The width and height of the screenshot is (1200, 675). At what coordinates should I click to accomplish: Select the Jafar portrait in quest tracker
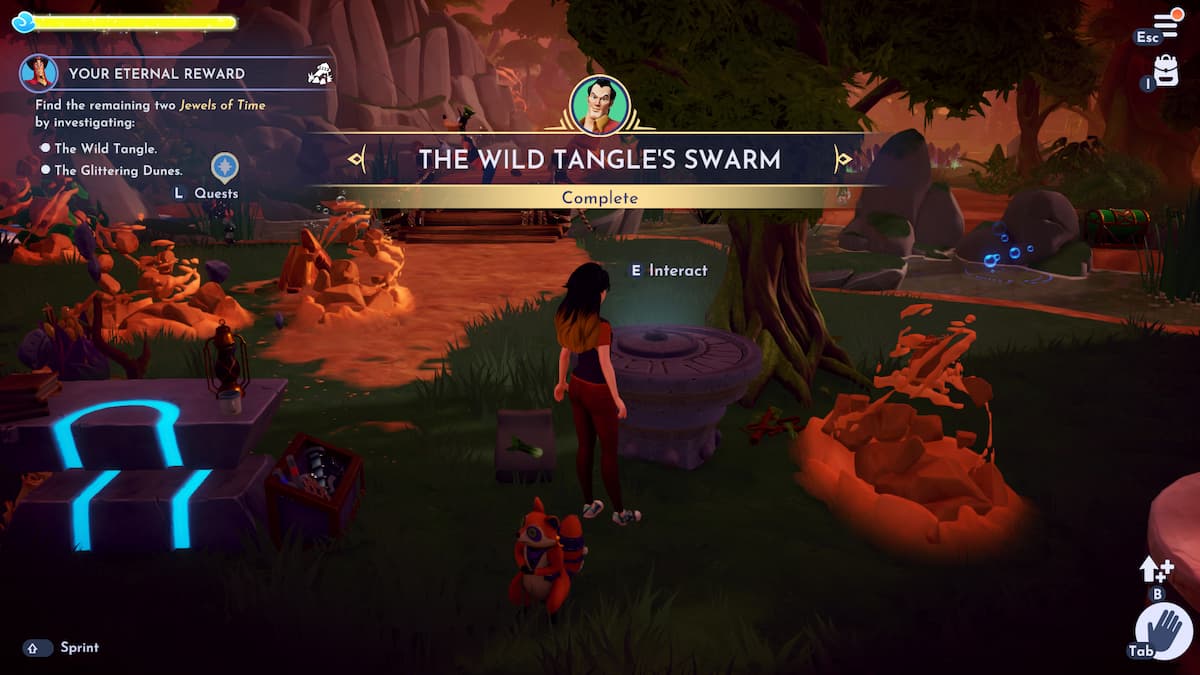[39, 73]
